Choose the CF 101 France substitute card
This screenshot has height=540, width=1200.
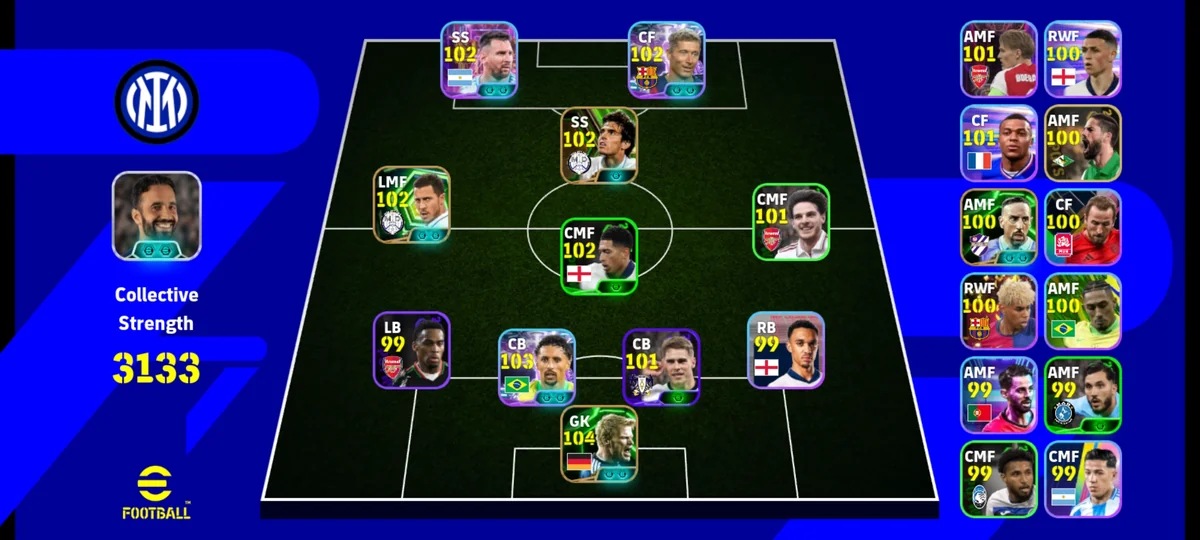[x=998, y=143]
